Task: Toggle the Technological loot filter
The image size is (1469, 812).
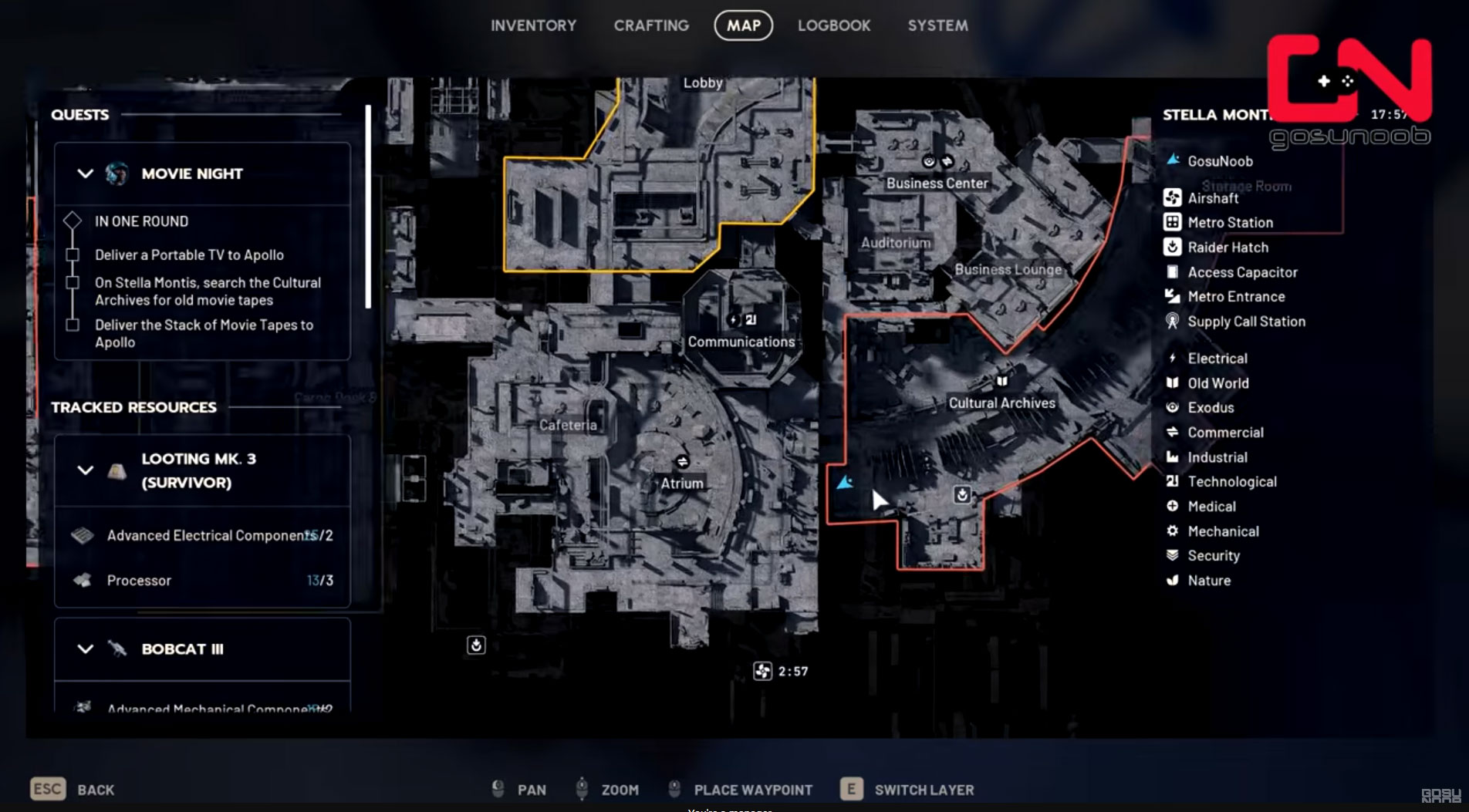Action: (x=1231, y=482)
